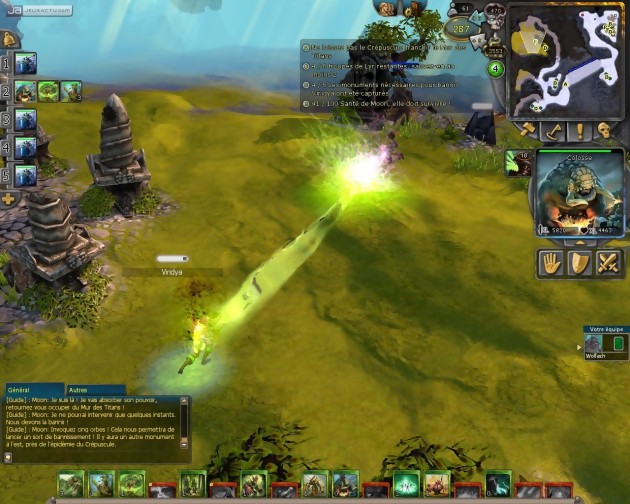Select control group 3 unit icon

tap(26, 120)
